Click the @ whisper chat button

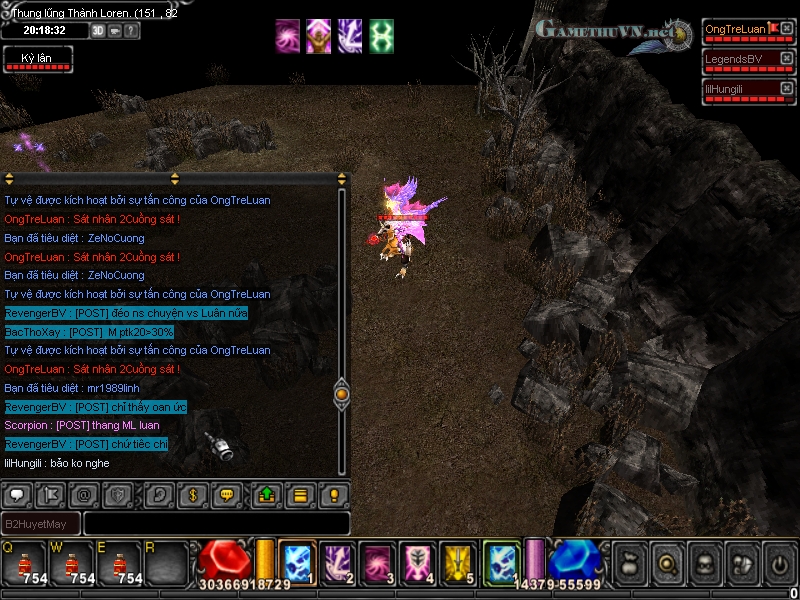pos(84,494)
